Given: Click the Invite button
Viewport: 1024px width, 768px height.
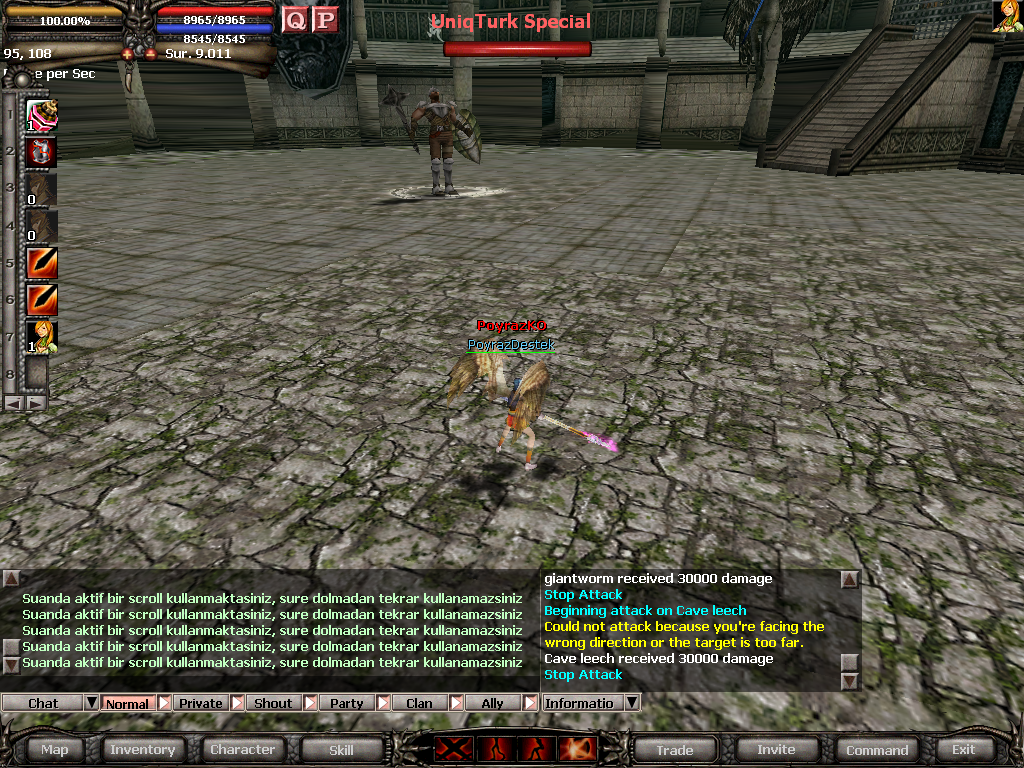Looking at the screenshot, I should (x=776, y=749).
